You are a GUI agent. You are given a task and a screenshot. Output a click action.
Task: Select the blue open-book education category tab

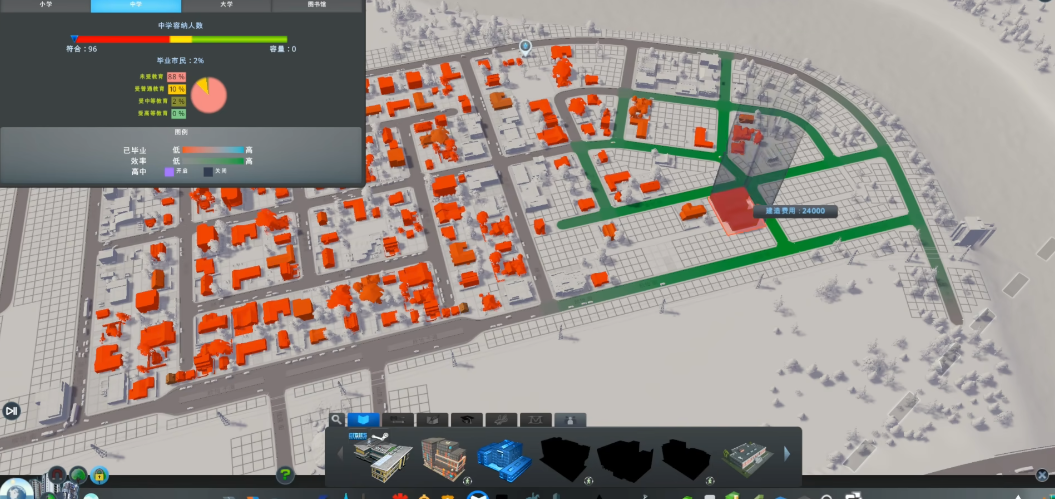(363, 420)
